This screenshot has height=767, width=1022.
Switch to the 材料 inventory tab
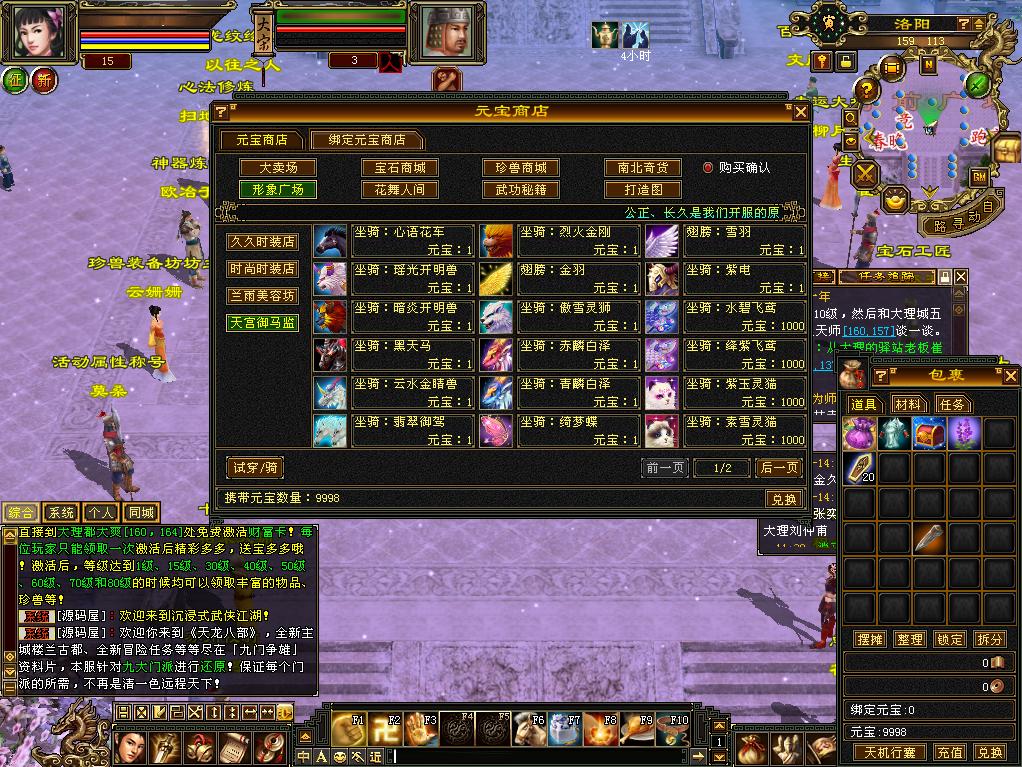tap(908, 404)
